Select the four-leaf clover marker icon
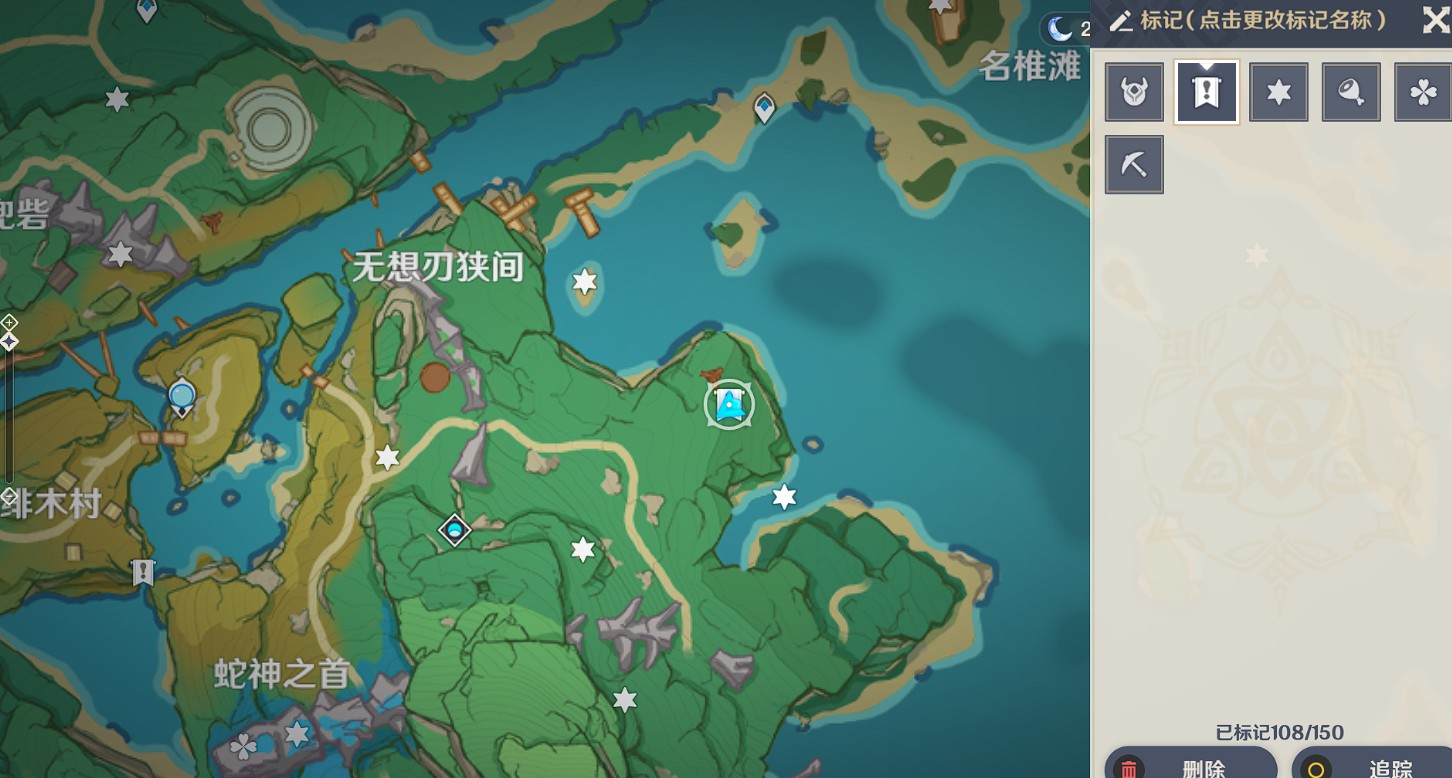This screenshot has width=1452, height=778. pyautogui.click(x=1421, y=91)
